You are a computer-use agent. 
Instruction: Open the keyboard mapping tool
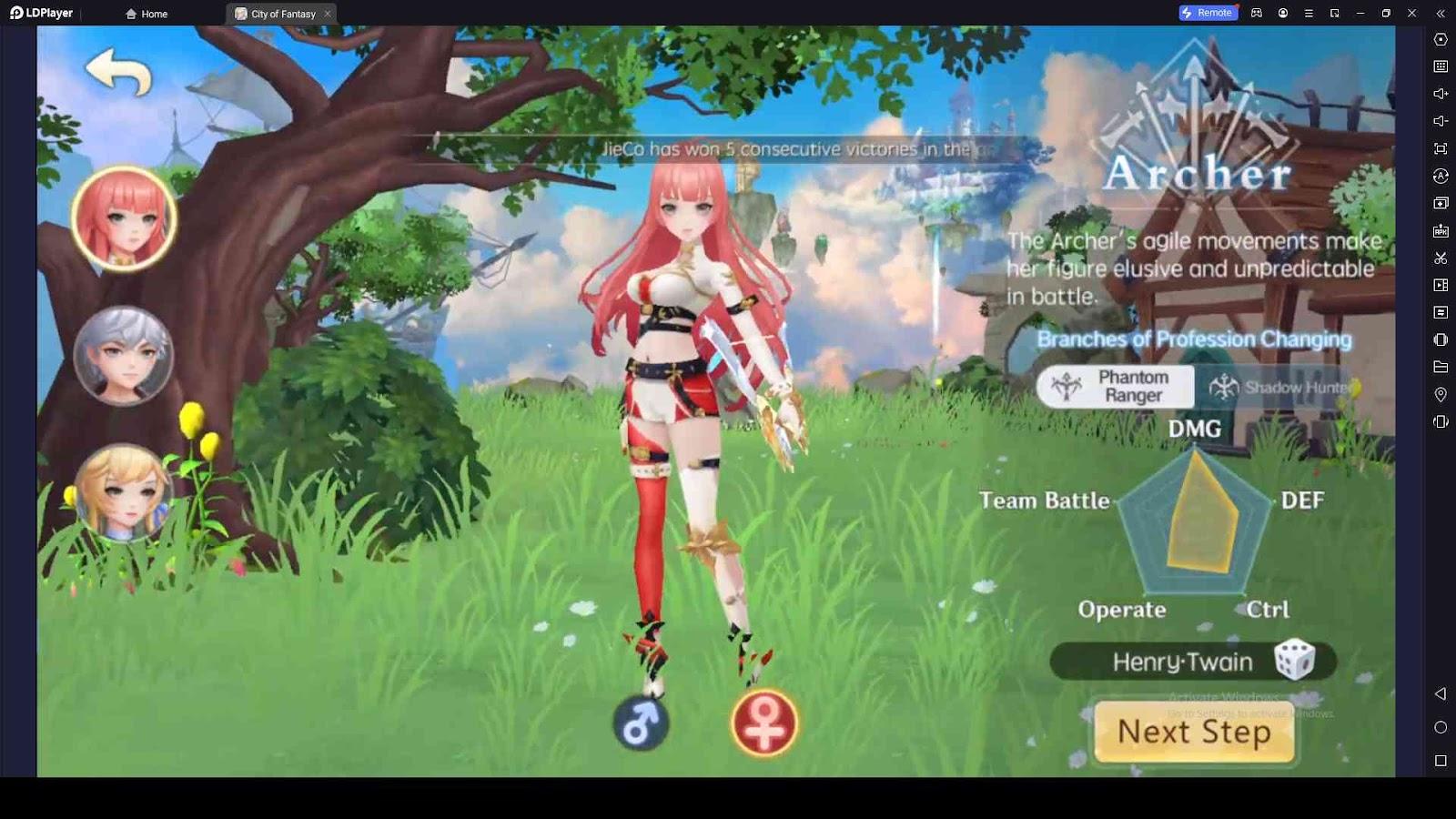(1441, 66)
